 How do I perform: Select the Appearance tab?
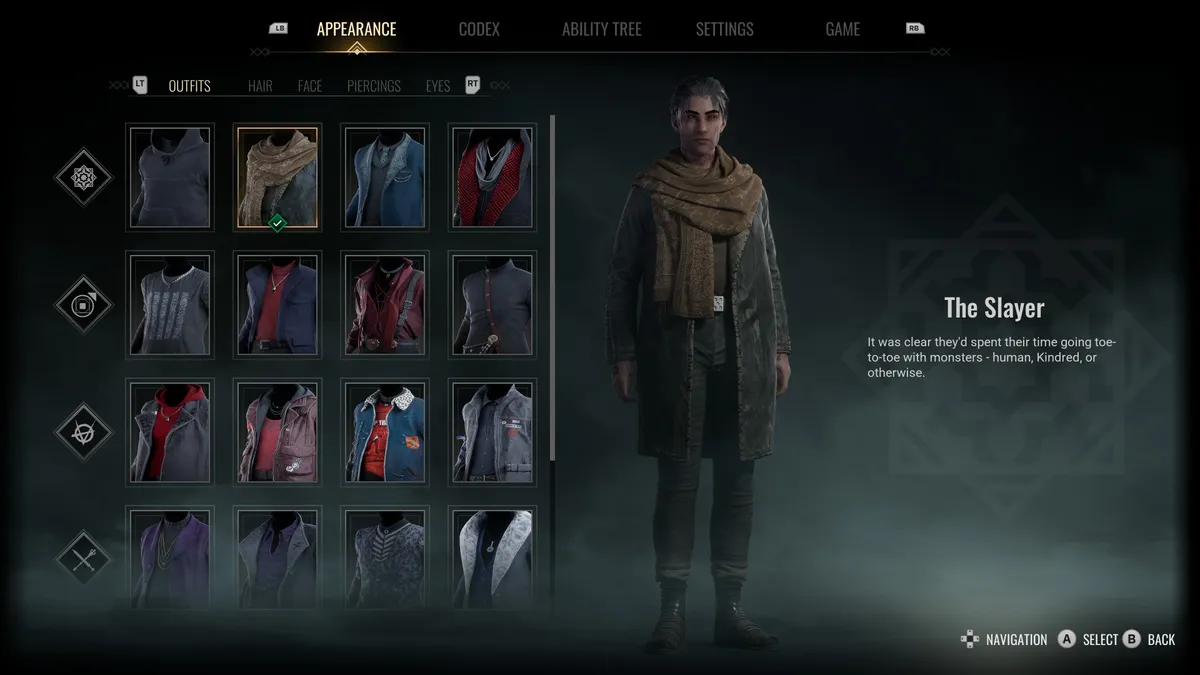pyautogui.click(x=356, y=29)
